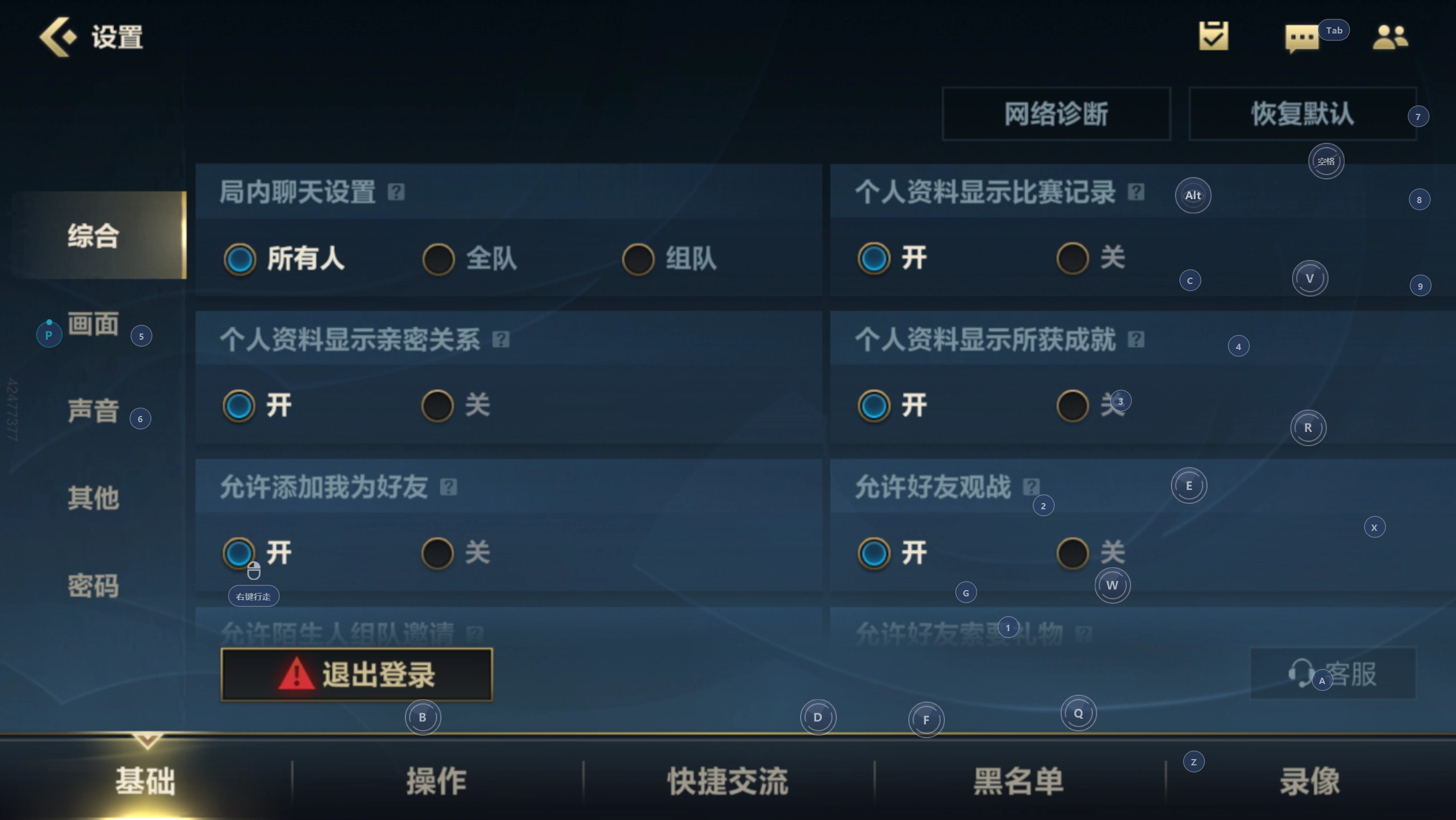The image size is (1456, 820).
Task: Click the 退出登录 logout button
Action: (356, 674)
